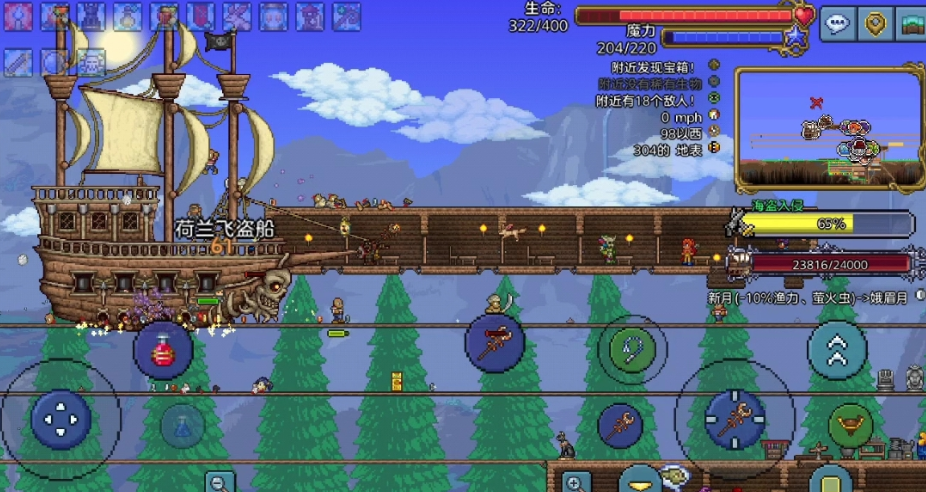Select the staff with red banner button
Viewport: 926px width, 492px height.
(494, 343)
